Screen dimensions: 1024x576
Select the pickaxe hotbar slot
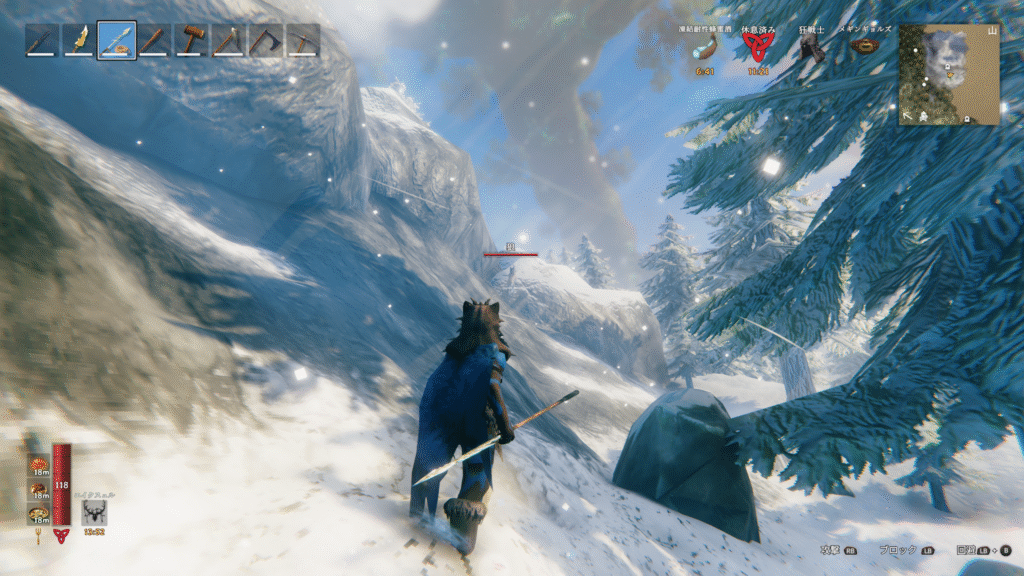[302, 41]
